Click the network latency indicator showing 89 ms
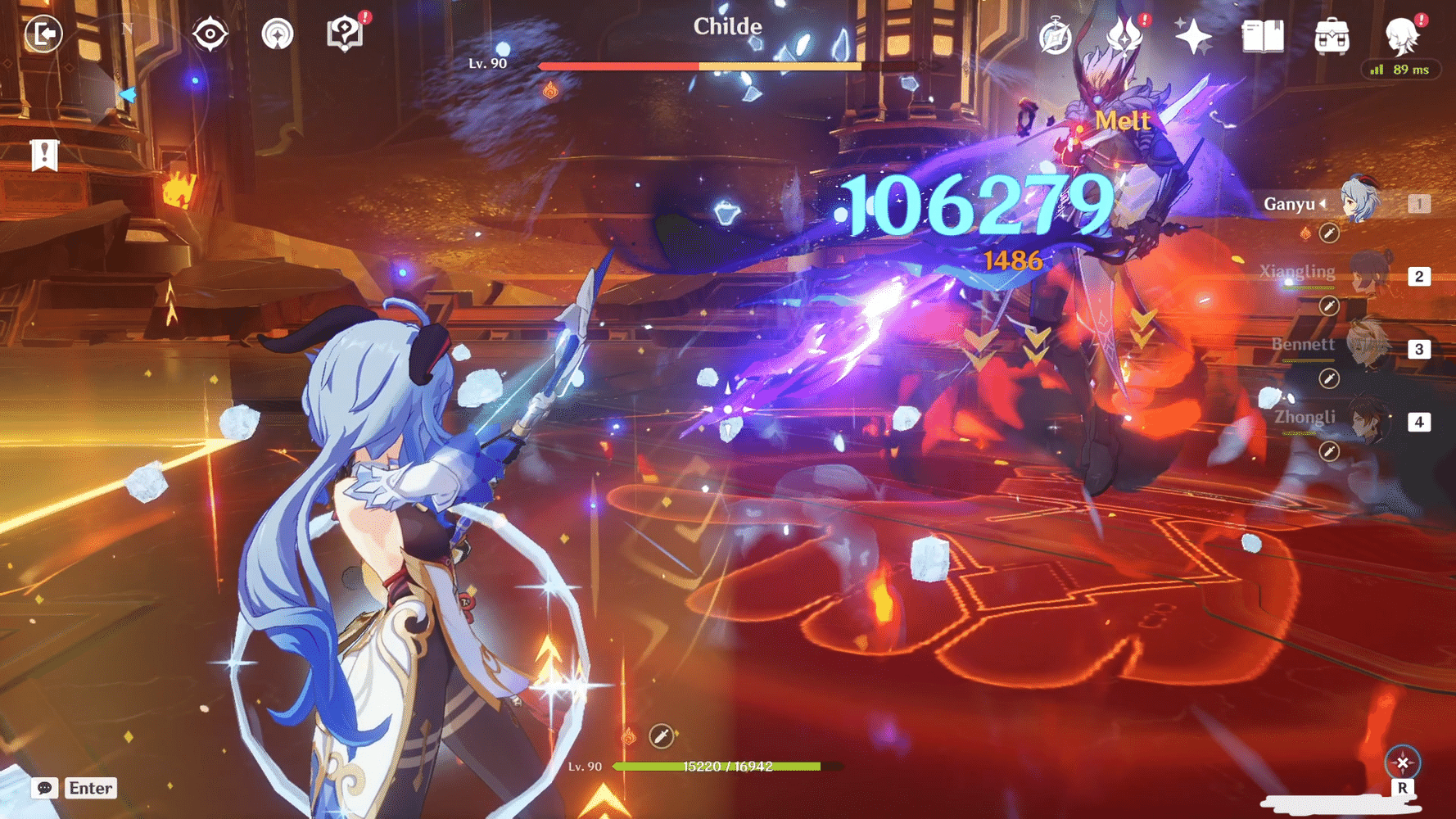This screenshot has height=819, width=1456. (1400, 70)
